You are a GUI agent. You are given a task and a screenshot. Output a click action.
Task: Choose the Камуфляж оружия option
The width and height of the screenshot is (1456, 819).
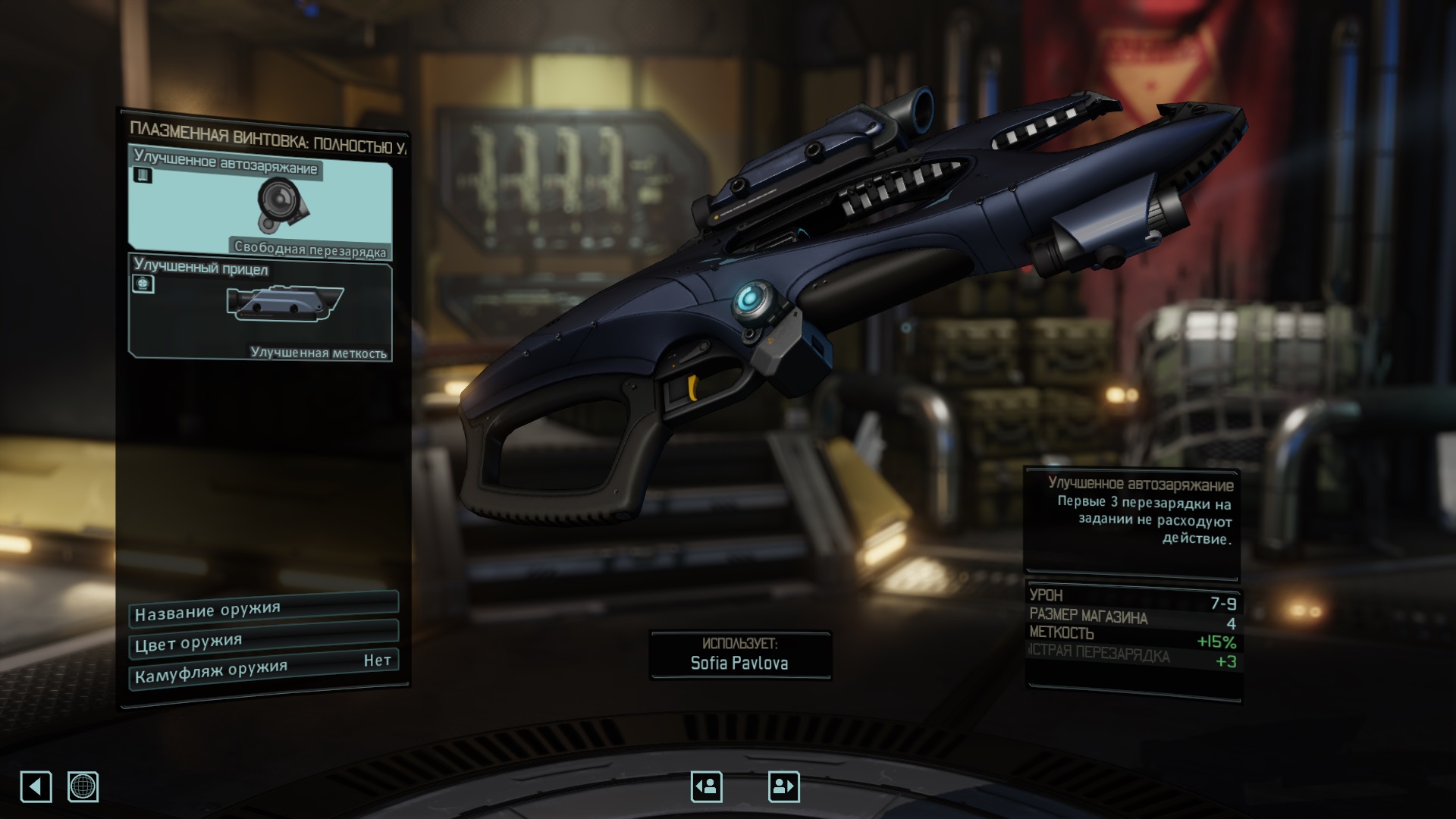(263, 669)
